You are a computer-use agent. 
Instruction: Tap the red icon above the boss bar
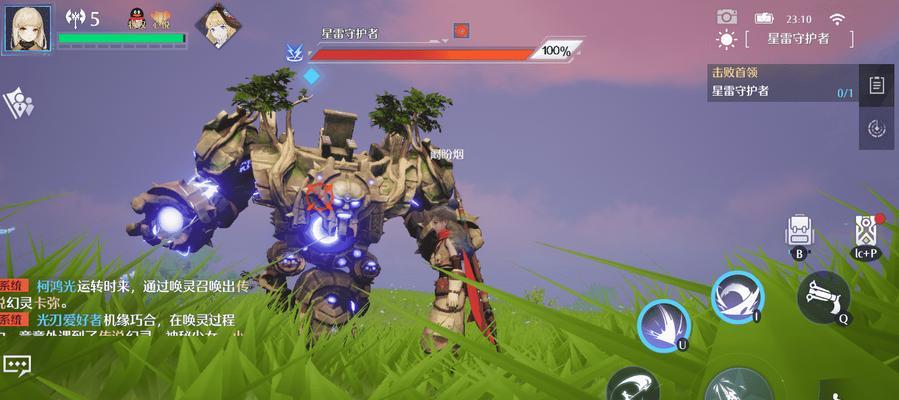[461, 30]
